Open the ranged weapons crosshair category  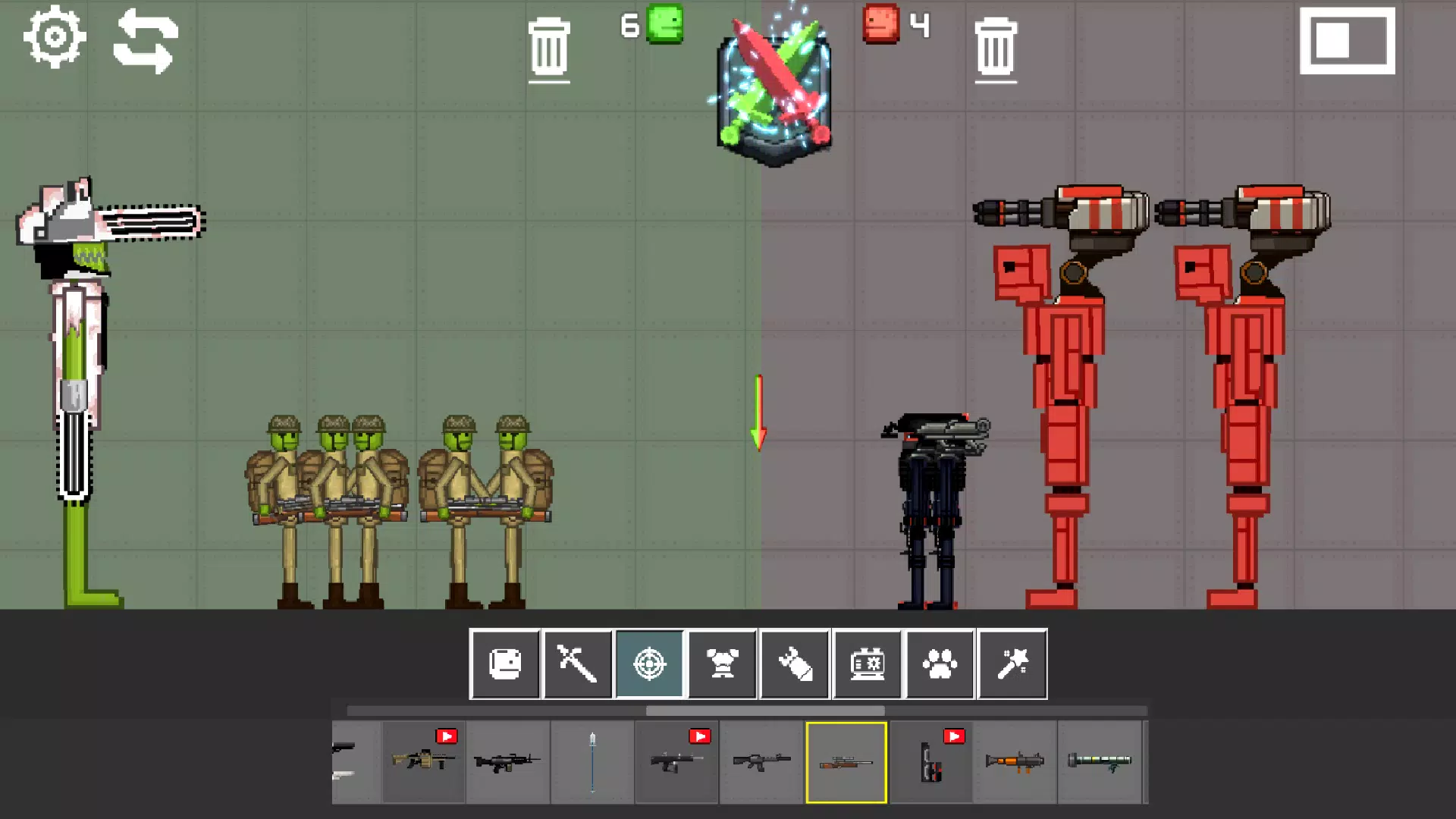(x=651, y=664)
